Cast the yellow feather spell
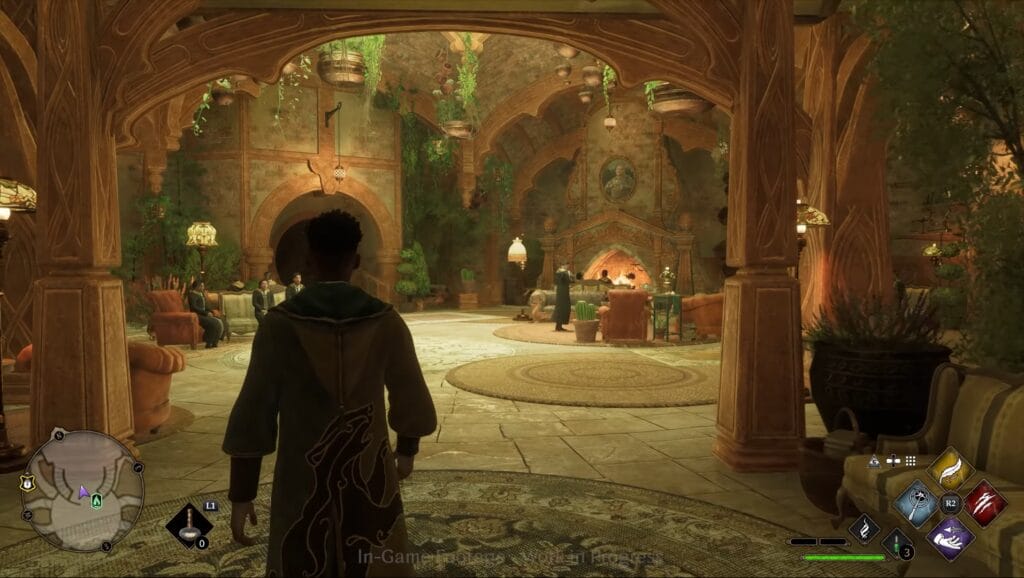Screen dimensions: 1024x578 [x=950, y=469]
